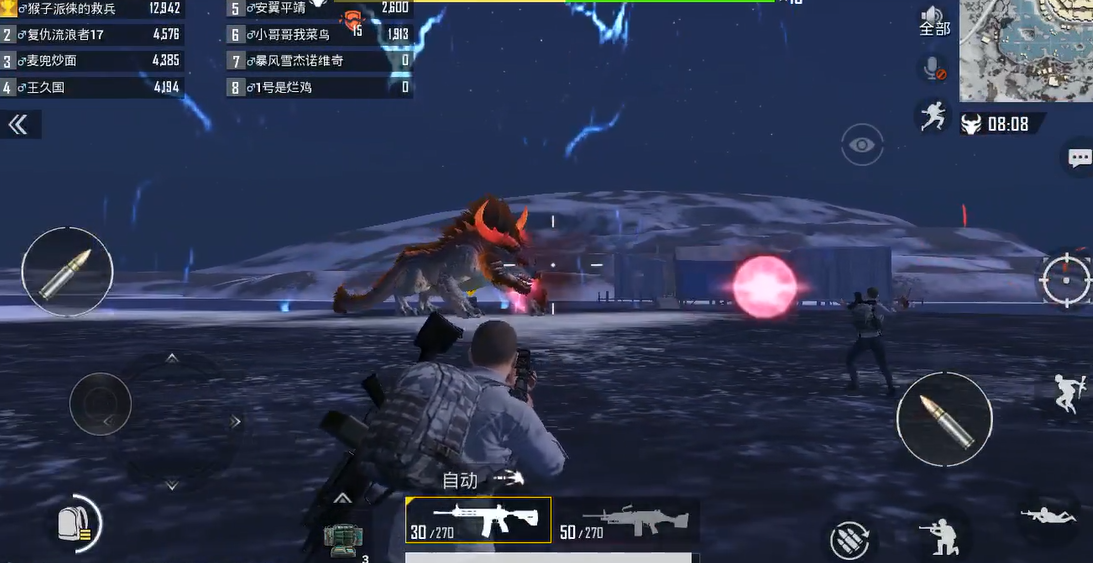Select the 30/270 assault rifle slot
Viewport: 1093px width, 563px height.
click(478, 520)
